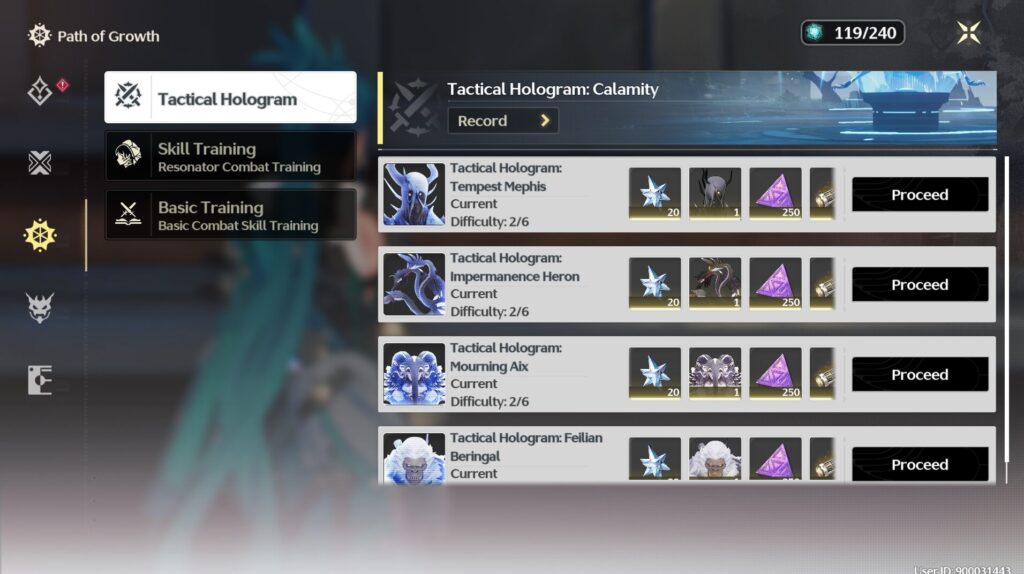The image size is (1024, 574).
Task: Switch to Basic Training section
Action: [230, 215]
